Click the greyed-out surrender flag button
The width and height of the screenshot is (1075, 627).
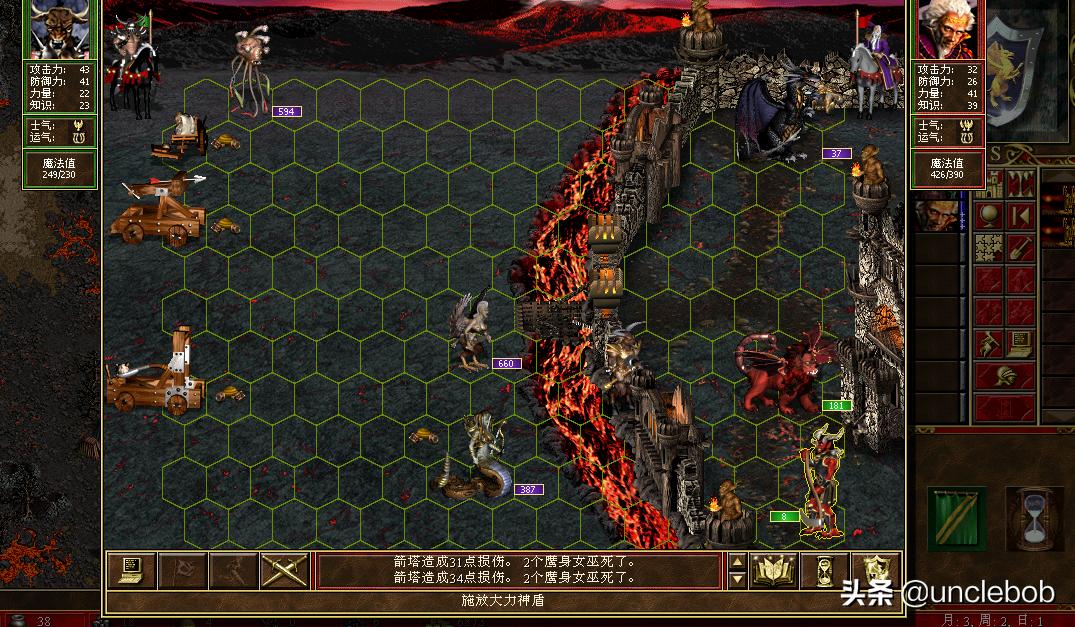(x=184, y=570)
